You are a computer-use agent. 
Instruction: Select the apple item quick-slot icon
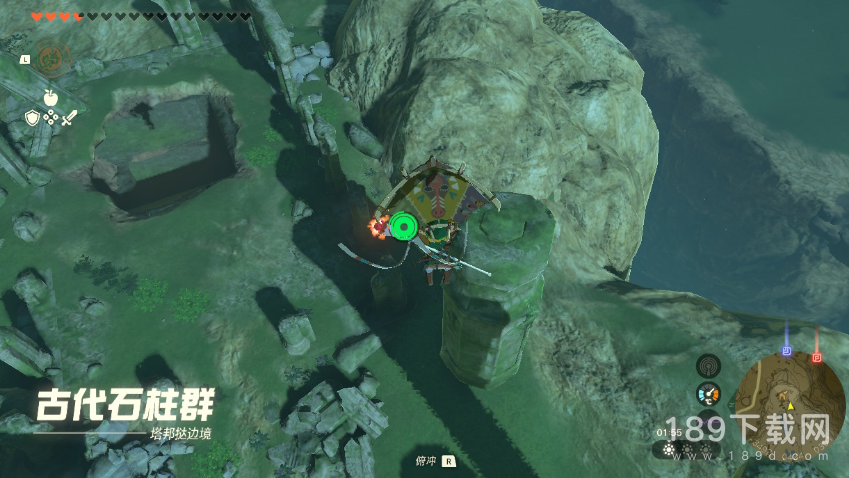point(50,96)
